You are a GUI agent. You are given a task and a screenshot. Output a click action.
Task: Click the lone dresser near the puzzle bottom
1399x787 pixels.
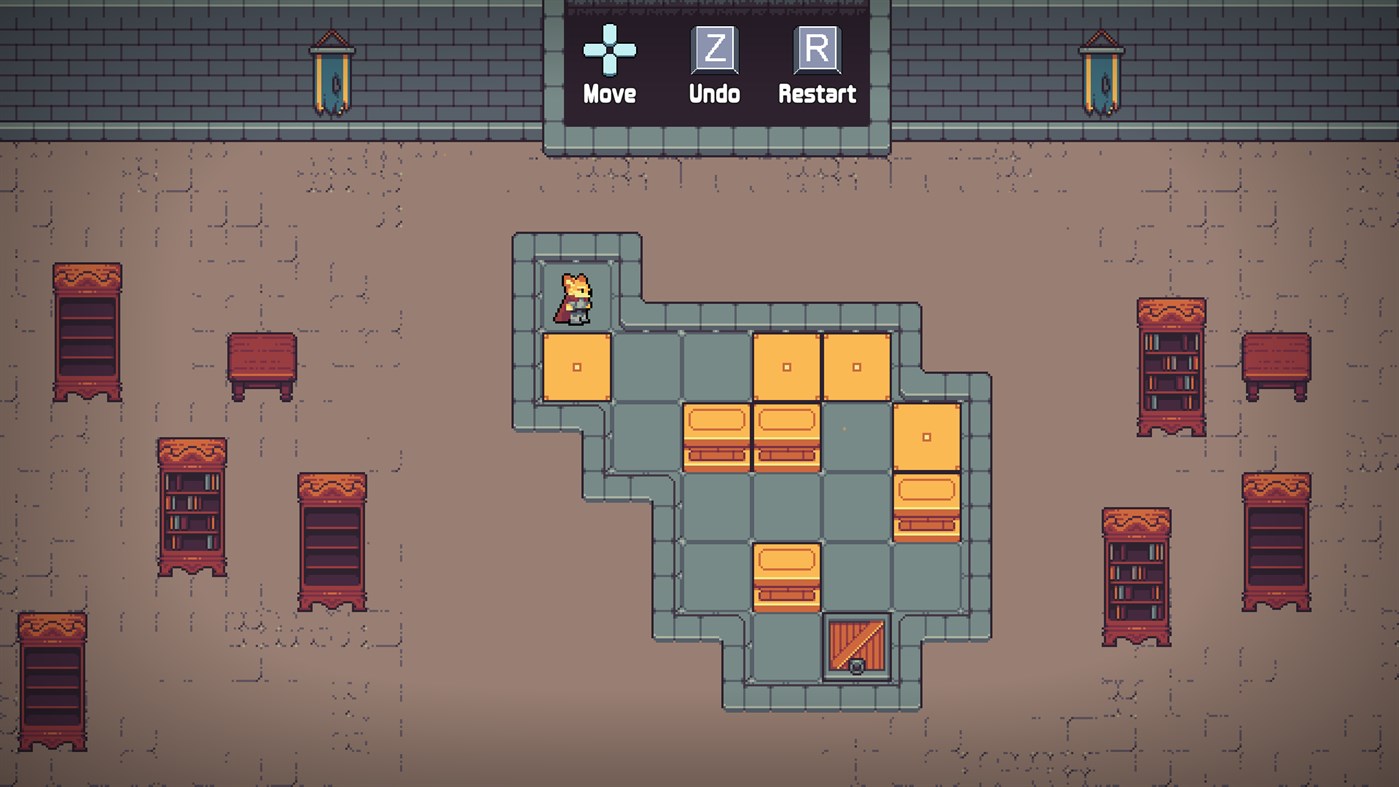point(786,575)
